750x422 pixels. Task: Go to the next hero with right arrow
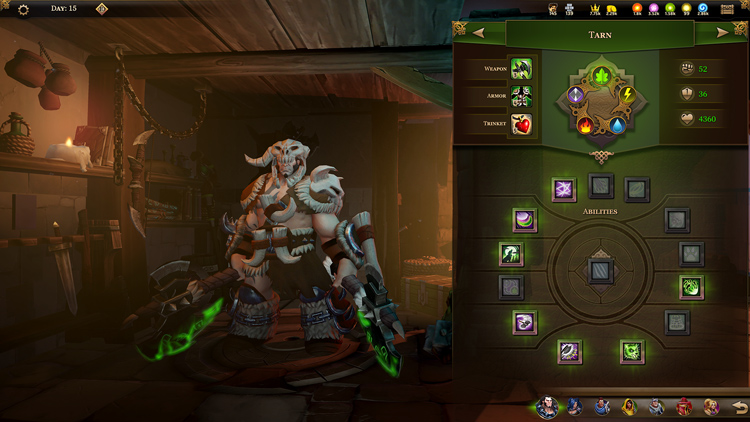(x=723, y=33)
